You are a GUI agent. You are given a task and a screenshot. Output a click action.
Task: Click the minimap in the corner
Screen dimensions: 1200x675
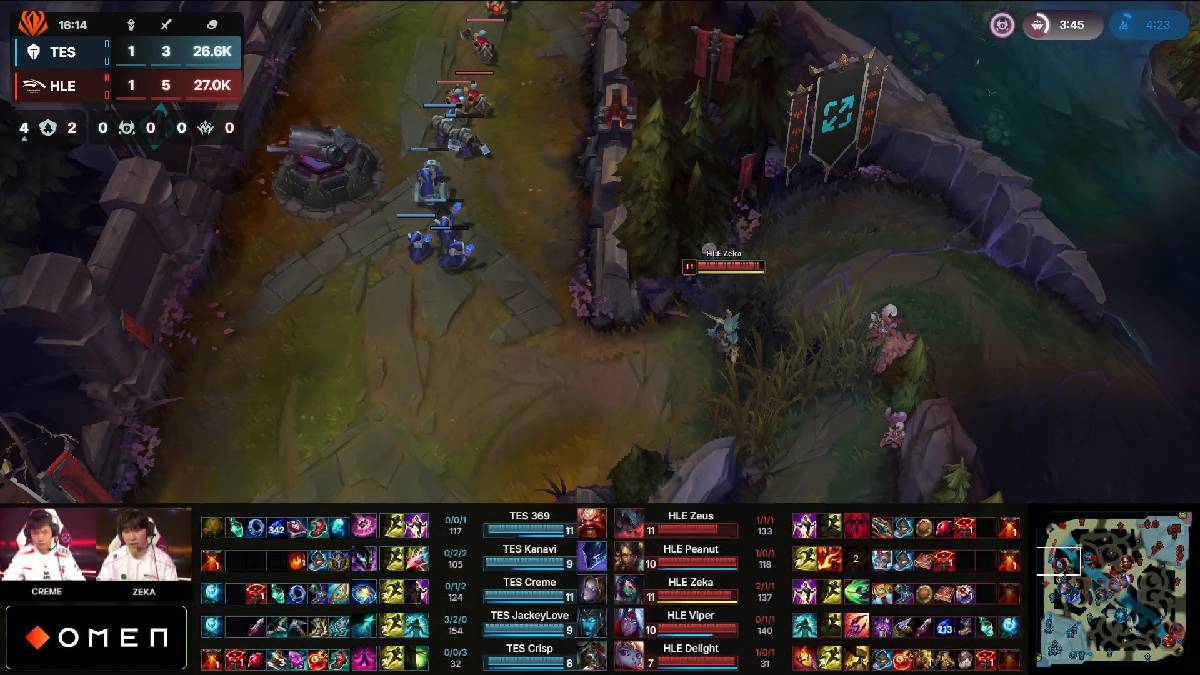[x=1113, y=589]
